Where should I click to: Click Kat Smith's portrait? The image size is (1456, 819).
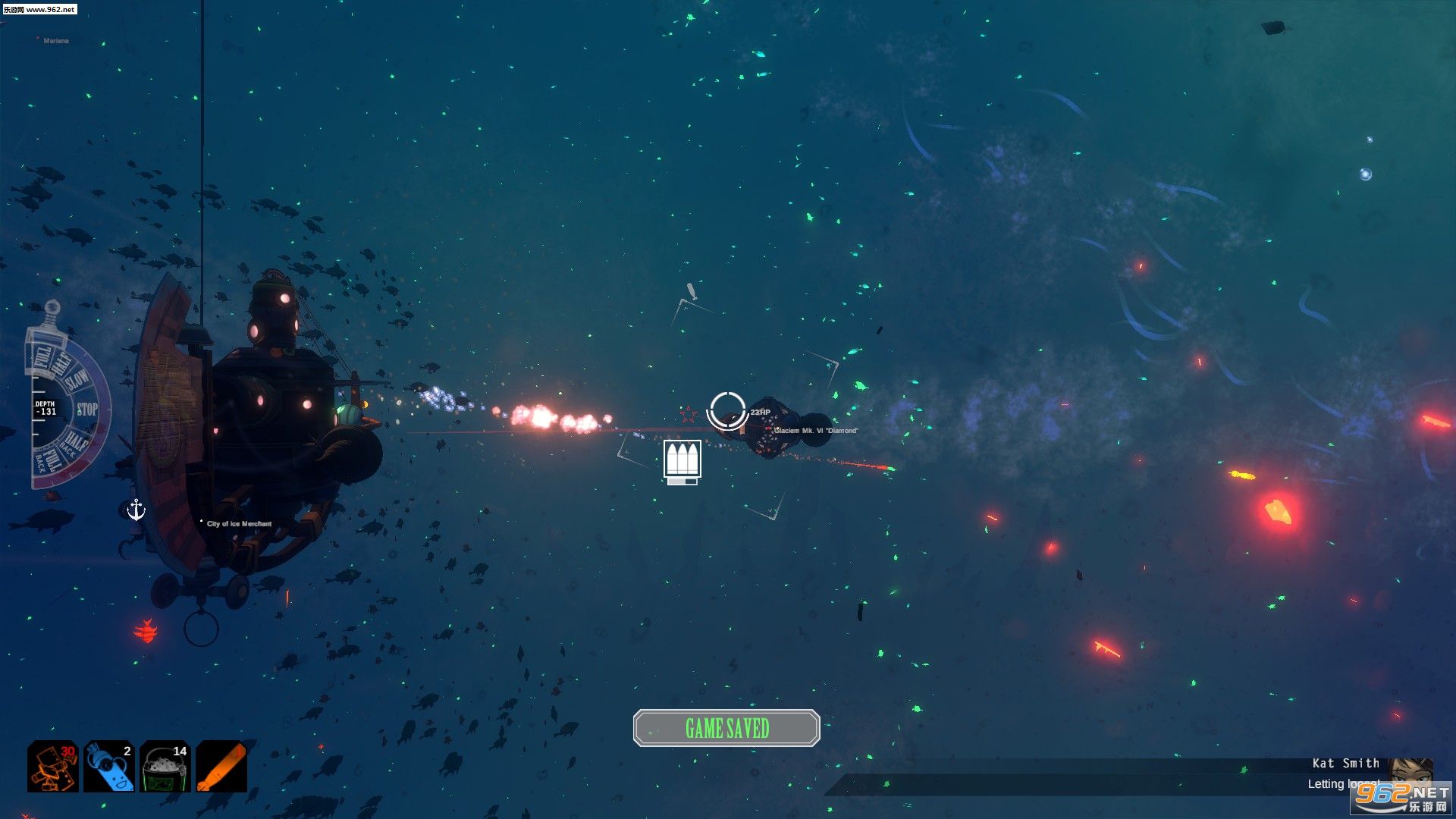coord(1410,771)
